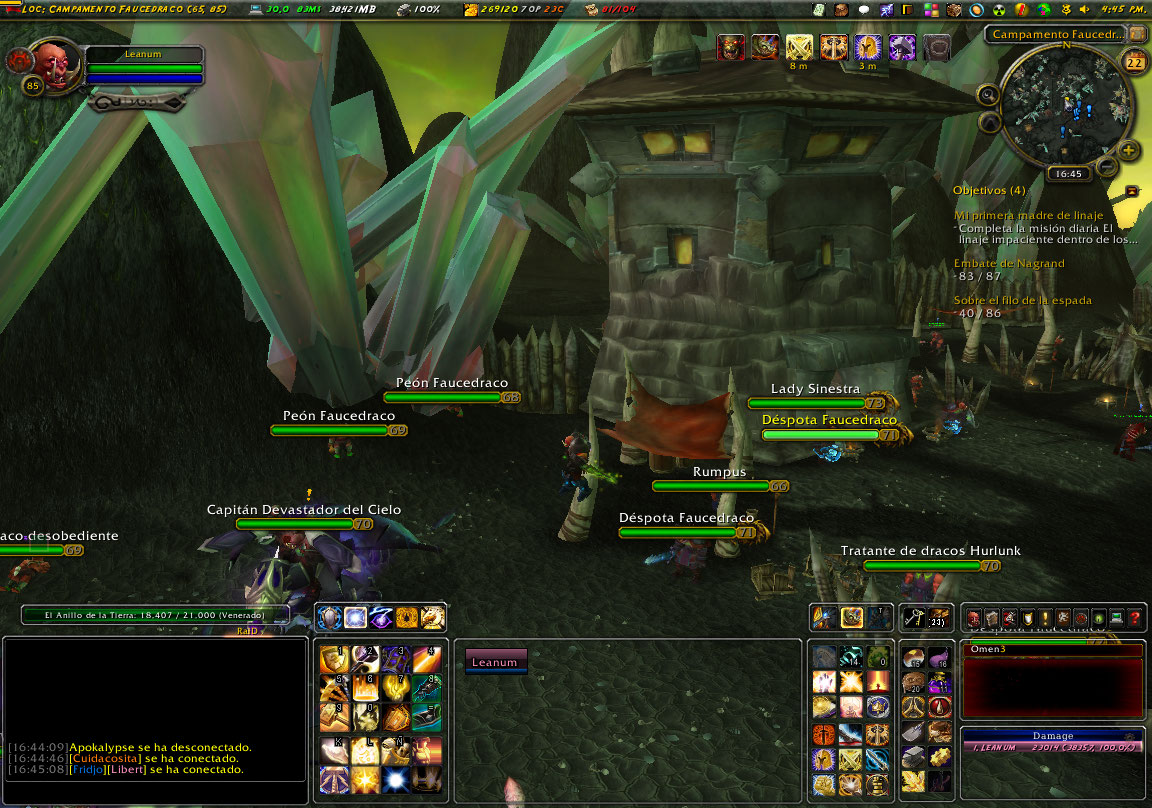Screen dimensions: 1152x808
Task: Open the world map button beside the zone name
Action: click(1135, 34)
